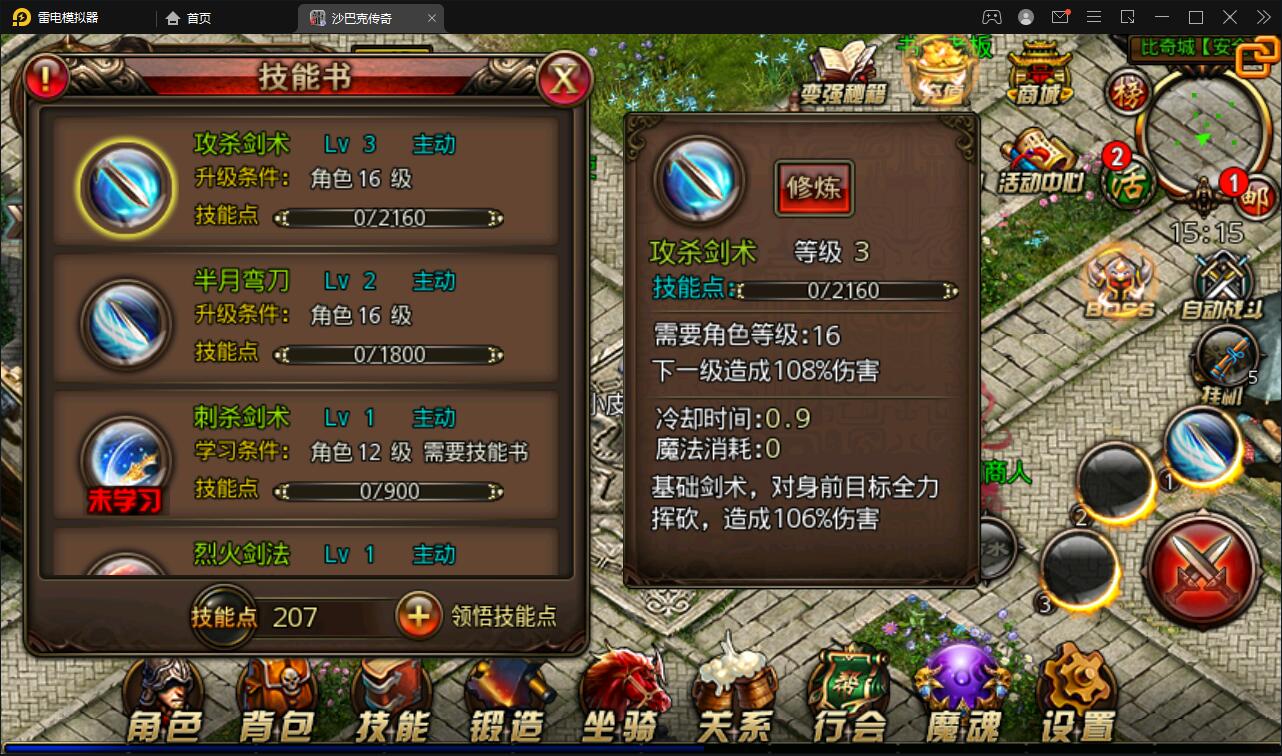The image size is (1282, 756).
Task: Open the 角色 character panel
Action: point(163,695)
